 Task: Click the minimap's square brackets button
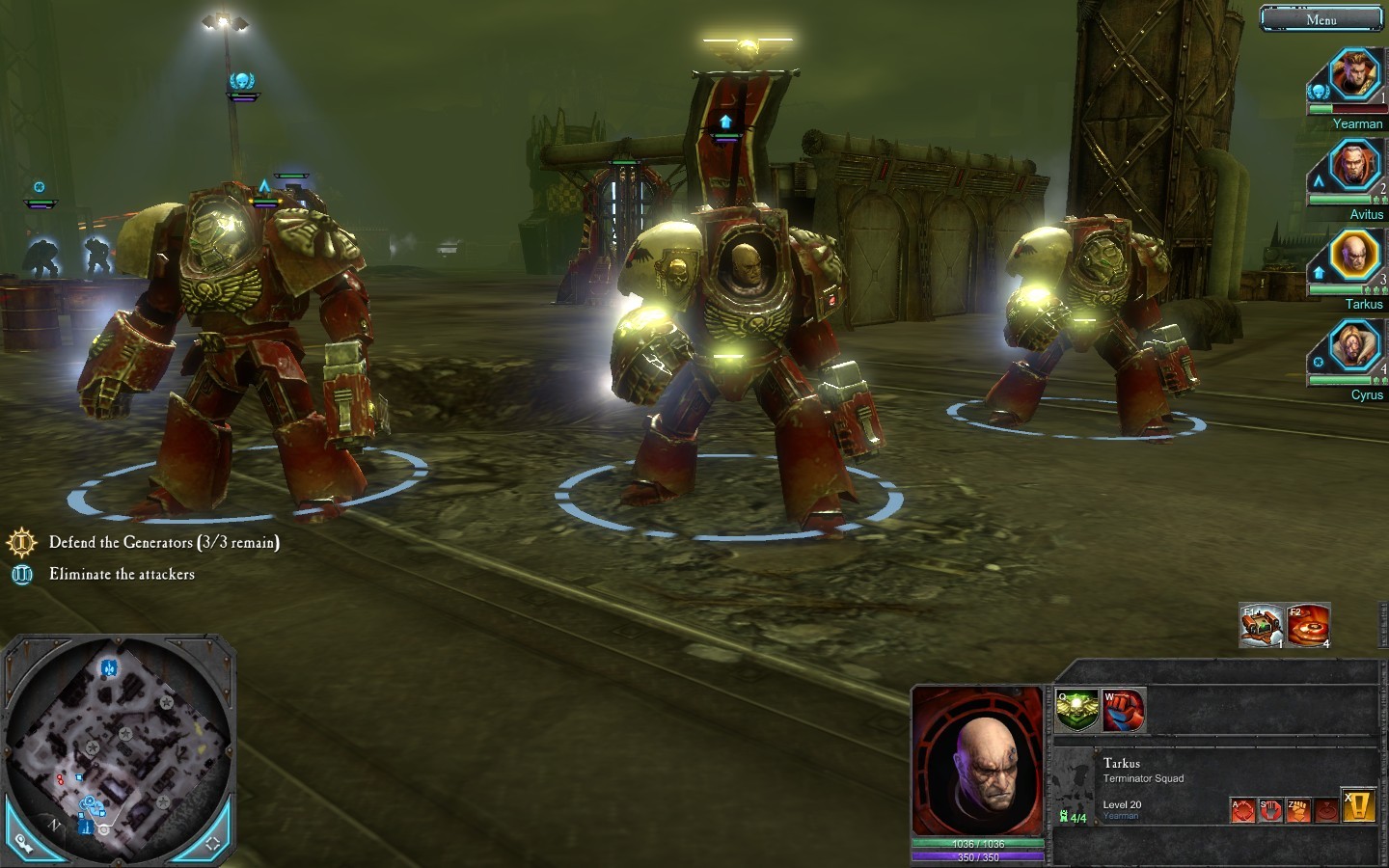pyautogui.click(x=212, y=842)
